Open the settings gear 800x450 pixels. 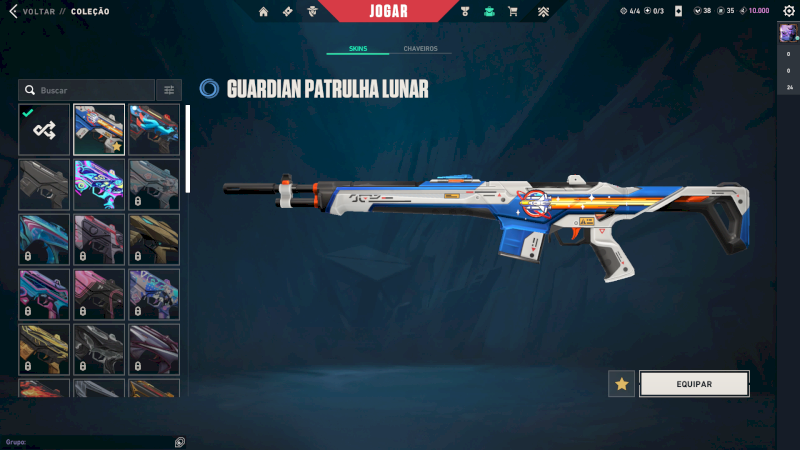click(x=788, y=11)
